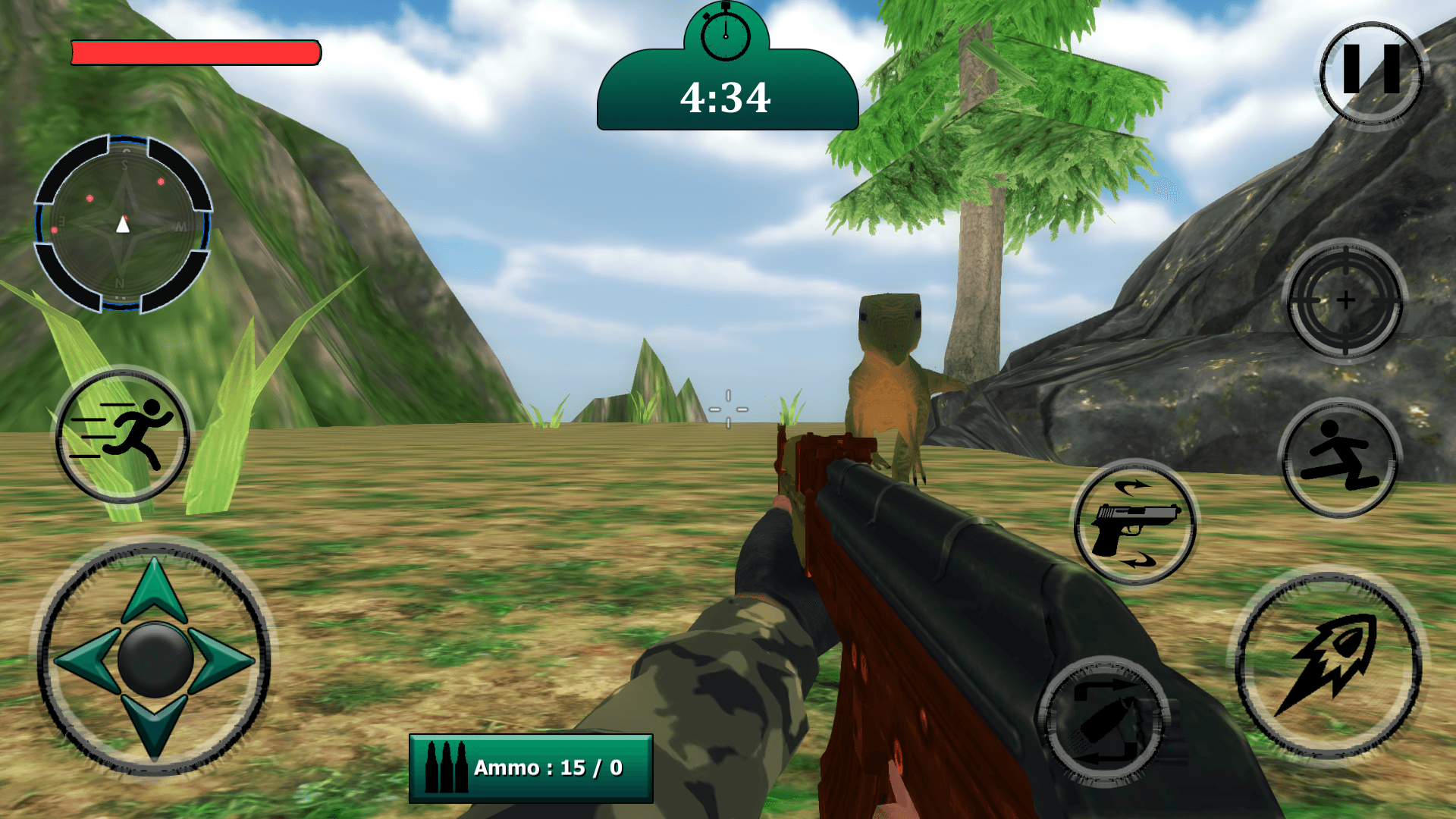Viewport: 1456px width, 819px height.
Task: Tap the sprint running-man button
Action: point(122,435)
